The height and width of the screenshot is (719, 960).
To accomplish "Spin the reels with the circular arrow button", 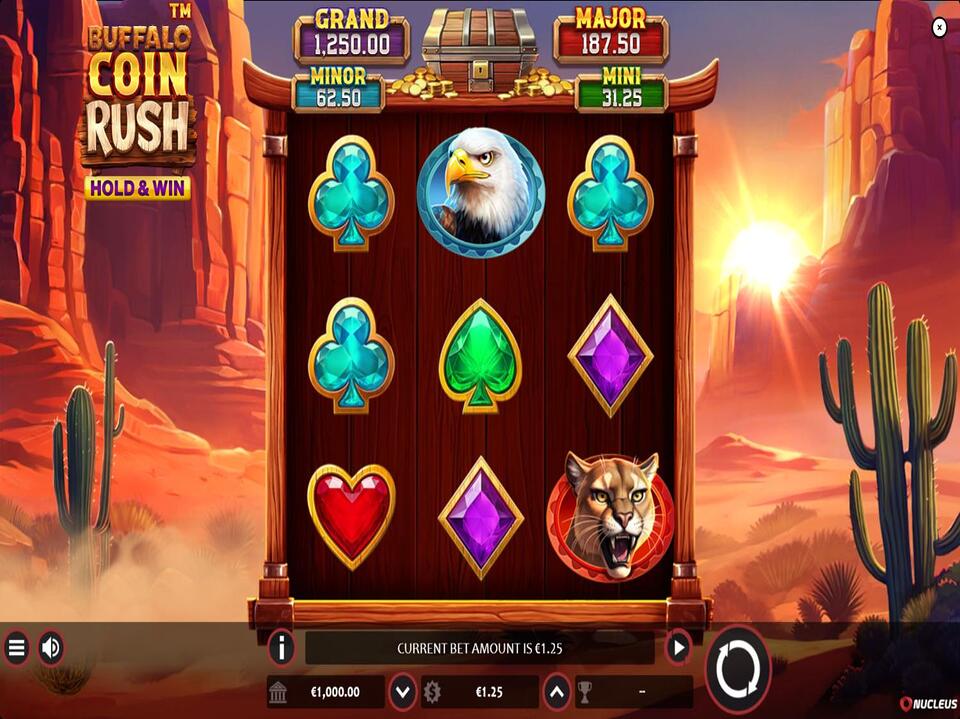I will (738, 667).
